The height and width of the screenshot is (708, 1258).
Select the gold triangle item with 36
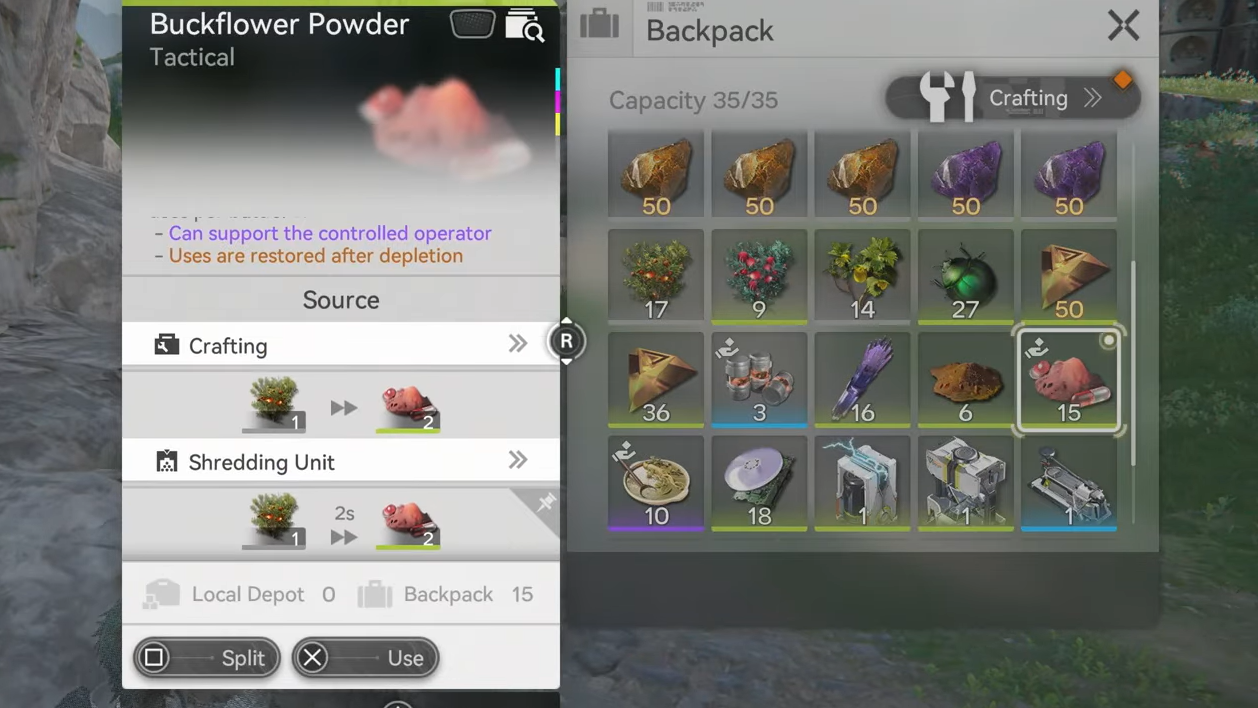[x=656, y=380]
